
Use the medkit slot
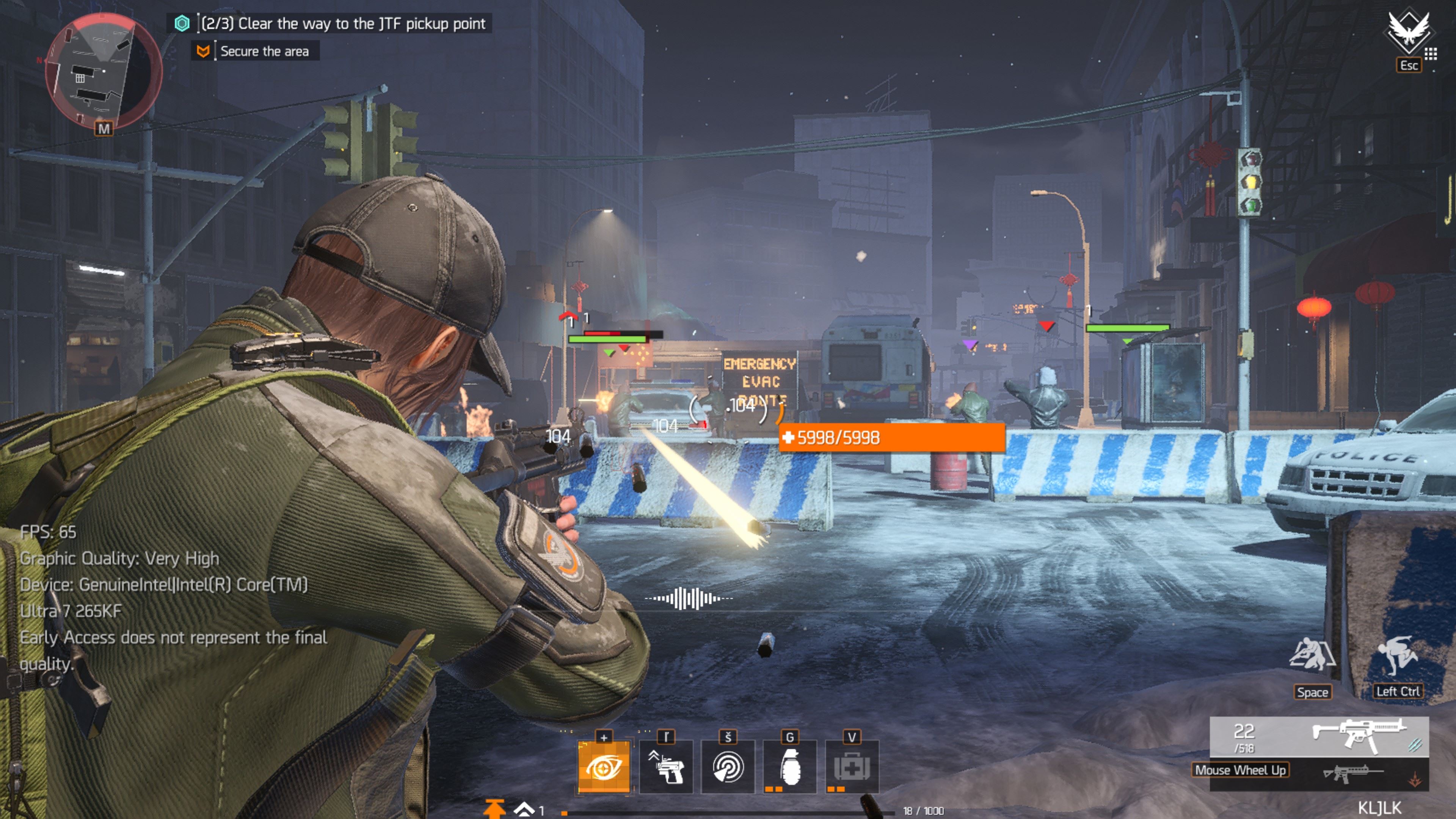(x=852, y=767)
